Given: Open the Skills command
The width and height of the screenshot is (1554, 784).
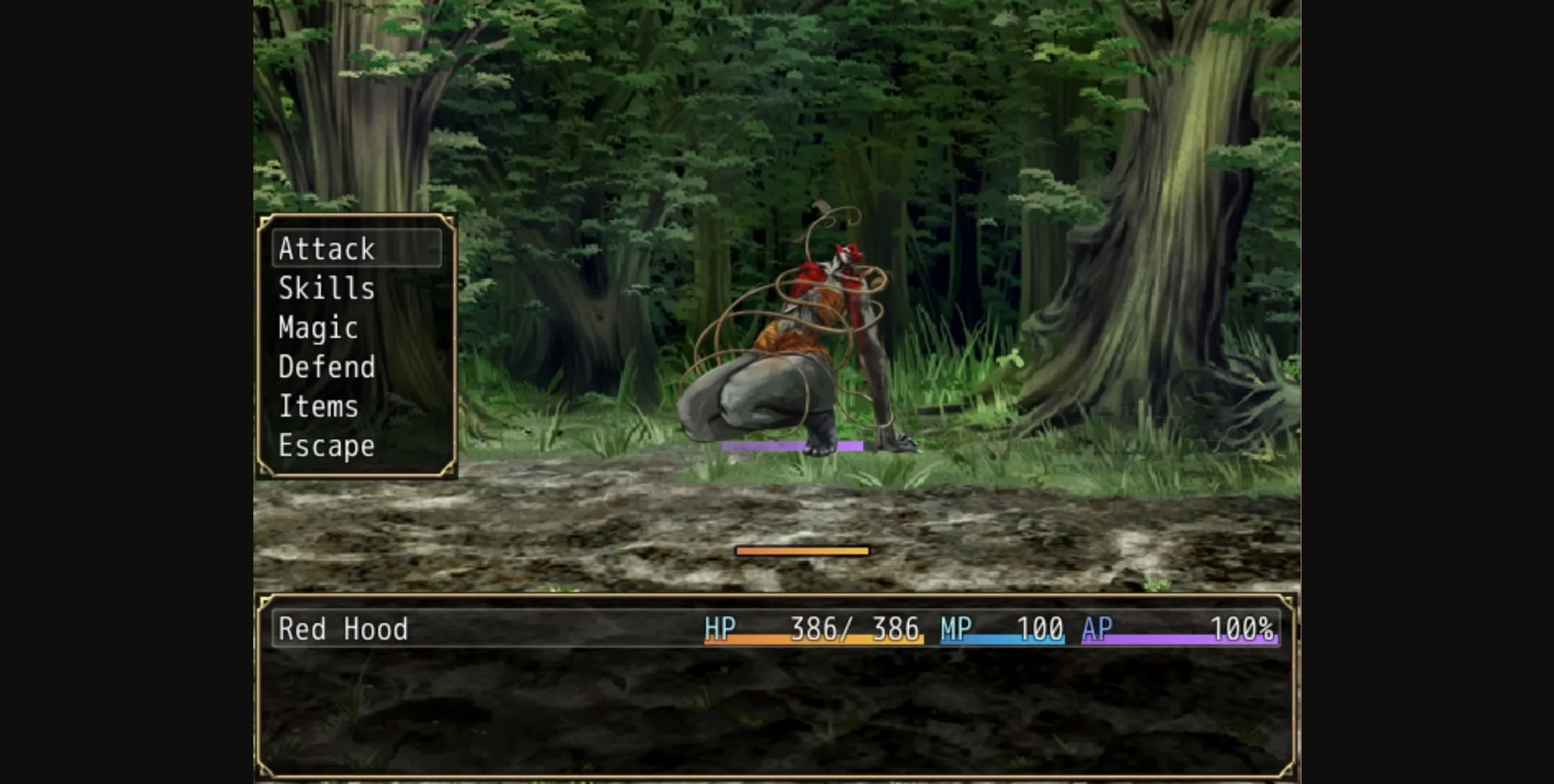Looking at the screenshot, I should tap(327, 288).
